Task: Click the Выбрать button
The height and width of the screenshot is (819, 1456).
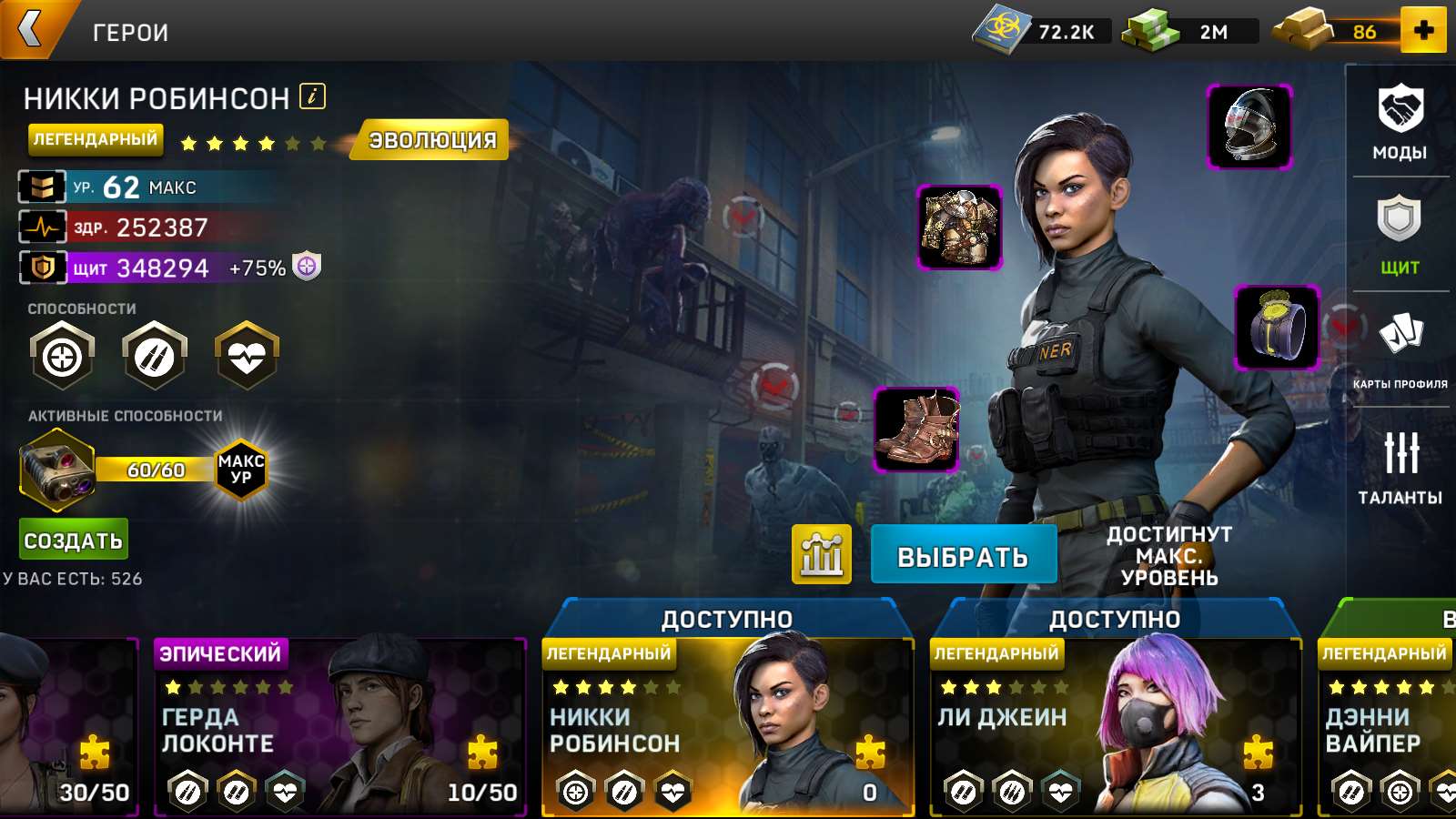Action: 963,555
